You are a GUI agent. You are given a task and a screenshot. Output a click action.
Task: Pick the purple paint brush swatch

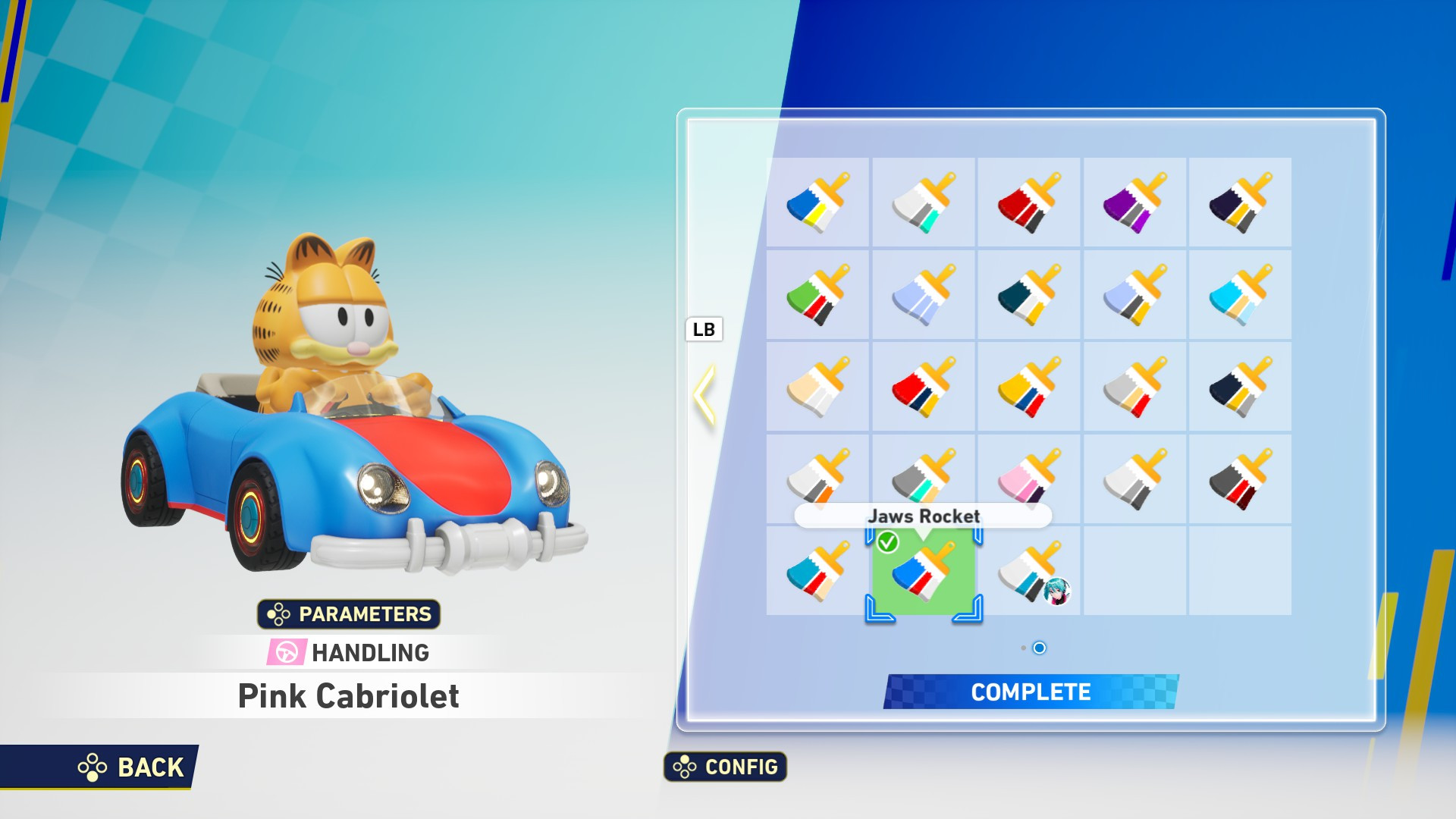pos(1135,201)
